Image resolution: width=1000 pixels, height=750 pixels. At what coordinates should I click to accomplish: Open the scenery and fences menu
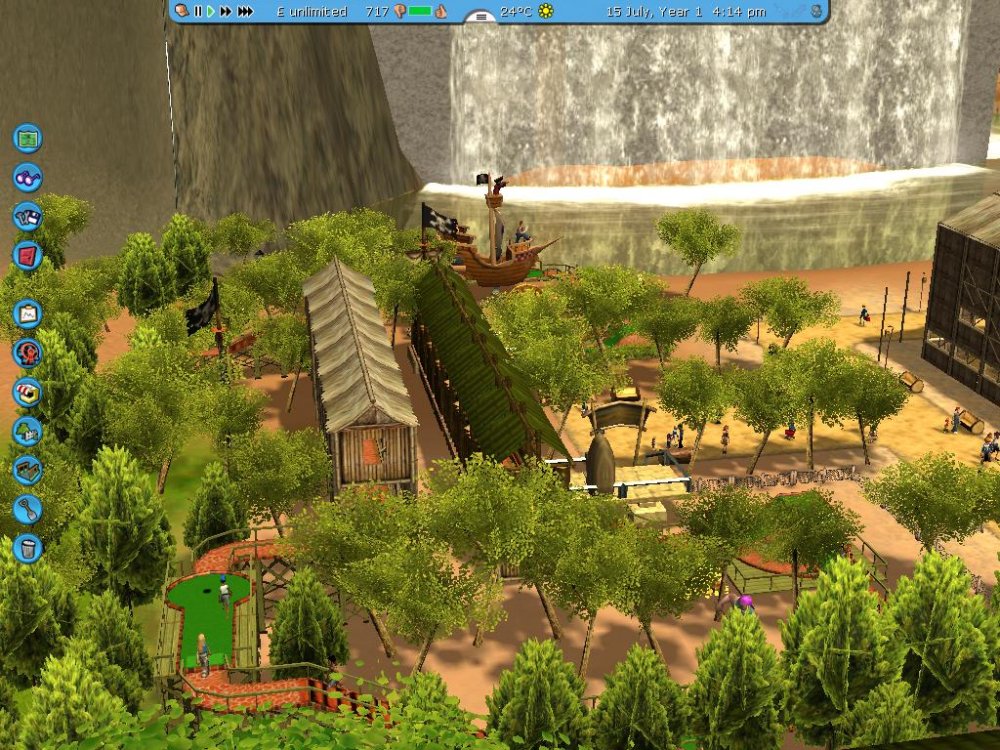tap(28, 431)
